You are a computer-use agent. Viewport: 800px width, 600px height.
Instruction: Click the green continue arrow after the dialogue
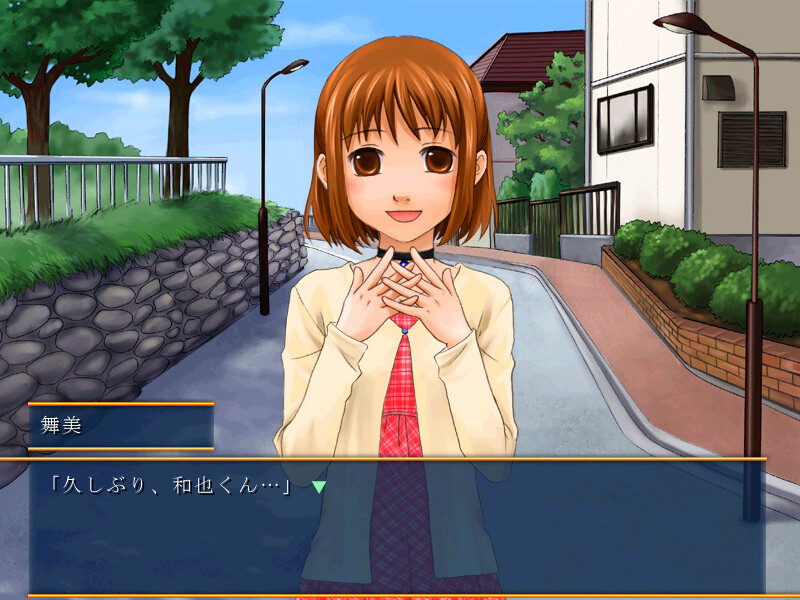click(319, 487)
